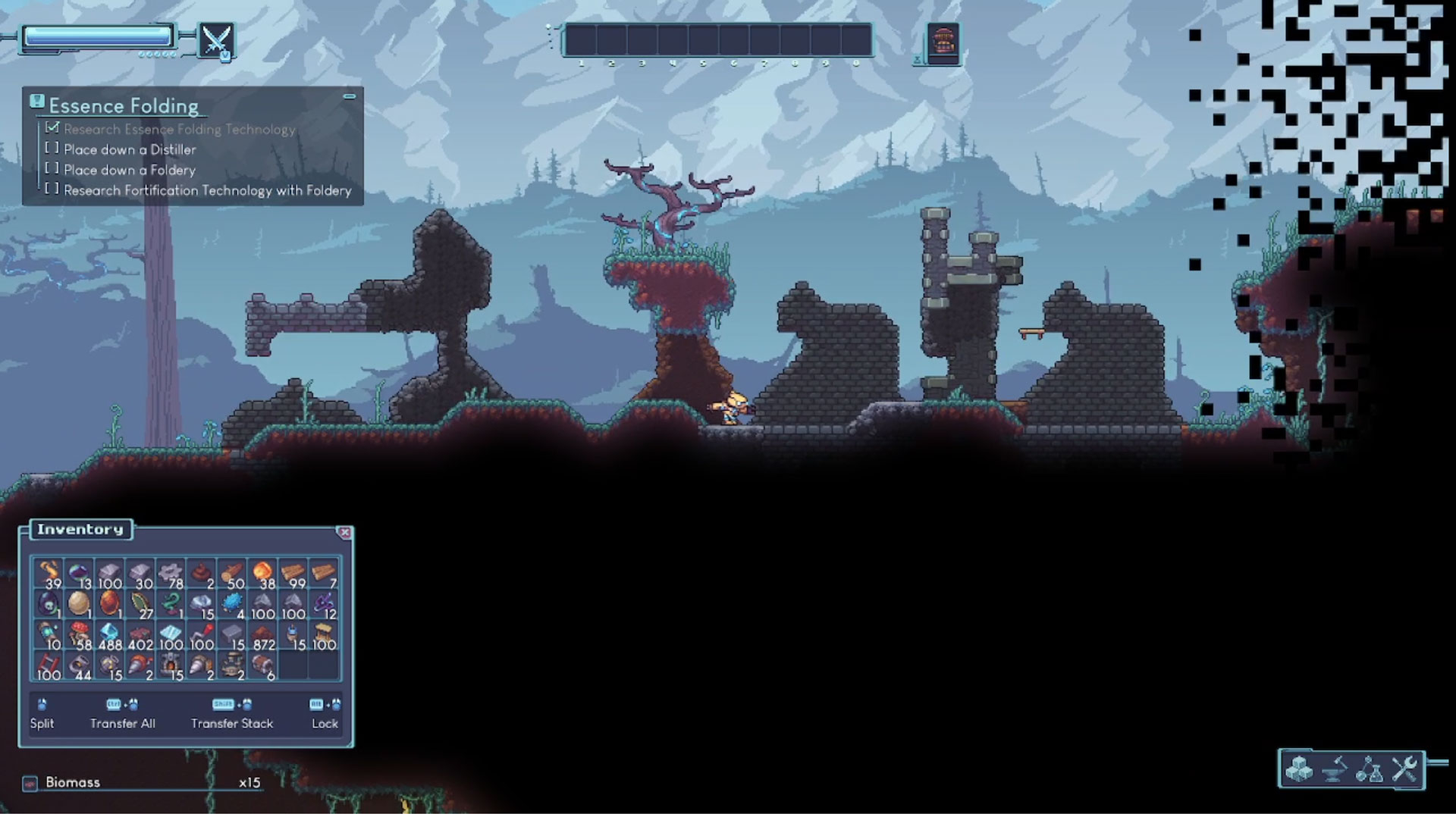Choose the skull orb inventory item

click(x=48, y=604)
